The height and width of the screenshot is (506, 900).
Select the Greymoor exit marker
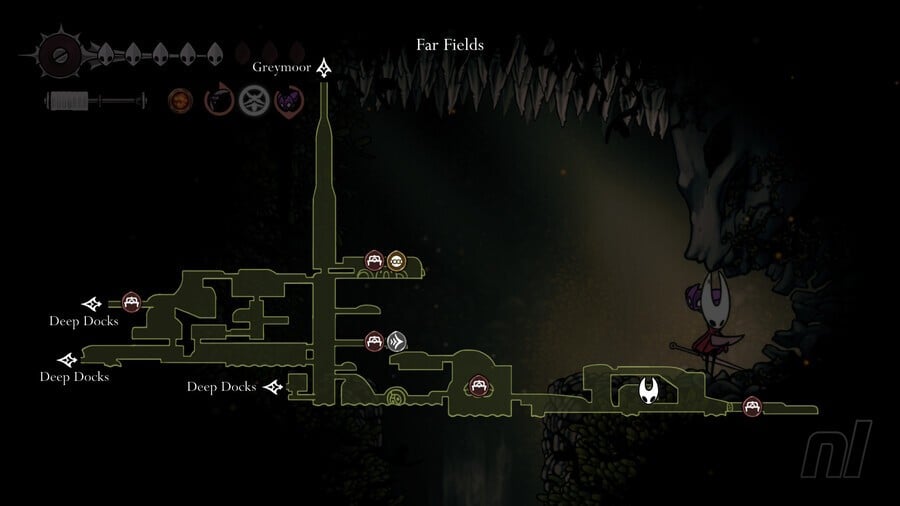click(x=324, y=68)
